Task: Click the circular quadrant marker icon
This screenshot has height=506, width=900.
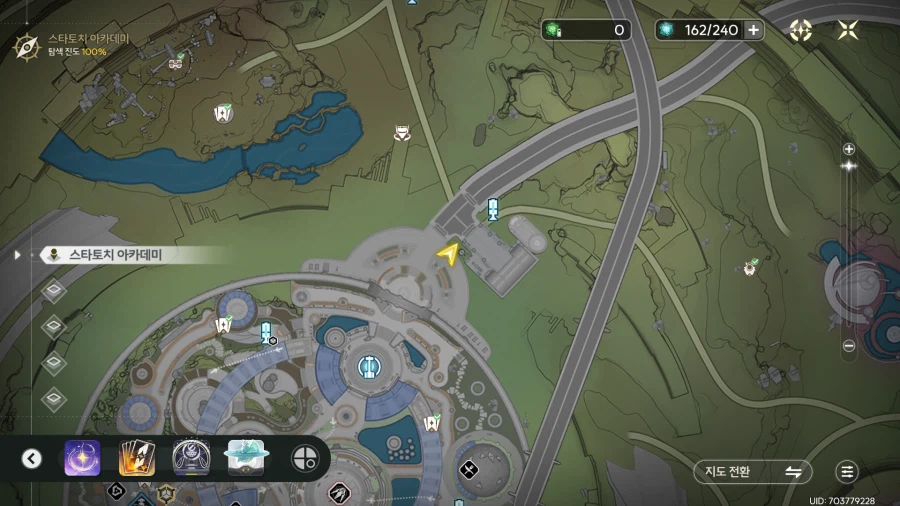Action: coord(304,459)
